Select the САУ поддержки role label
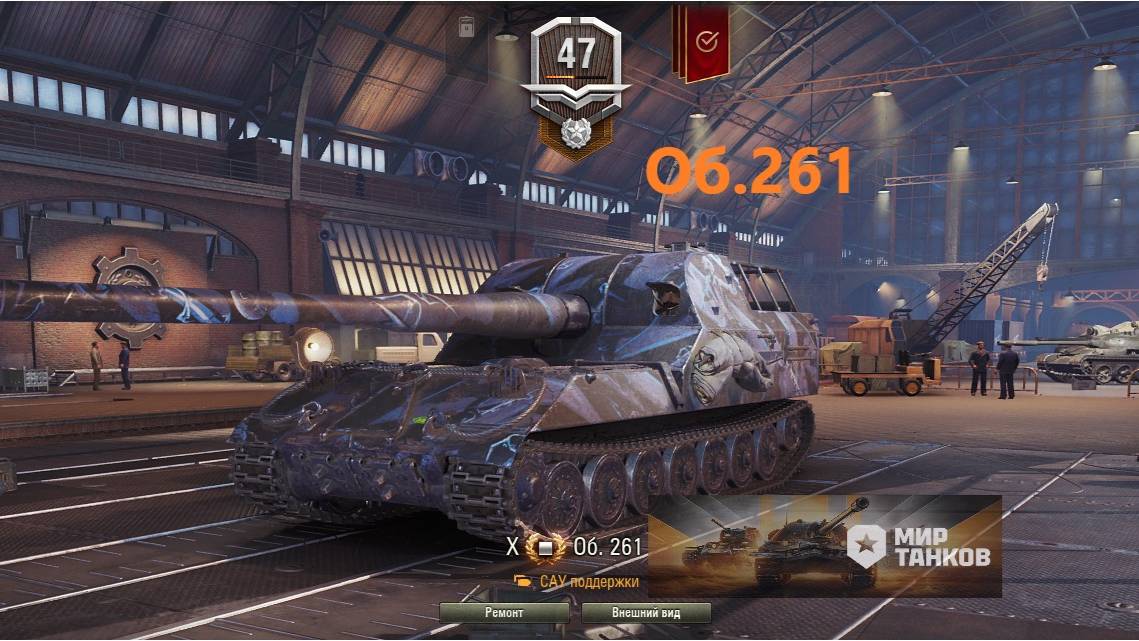 pyautogui.click(x=577, y=581)
